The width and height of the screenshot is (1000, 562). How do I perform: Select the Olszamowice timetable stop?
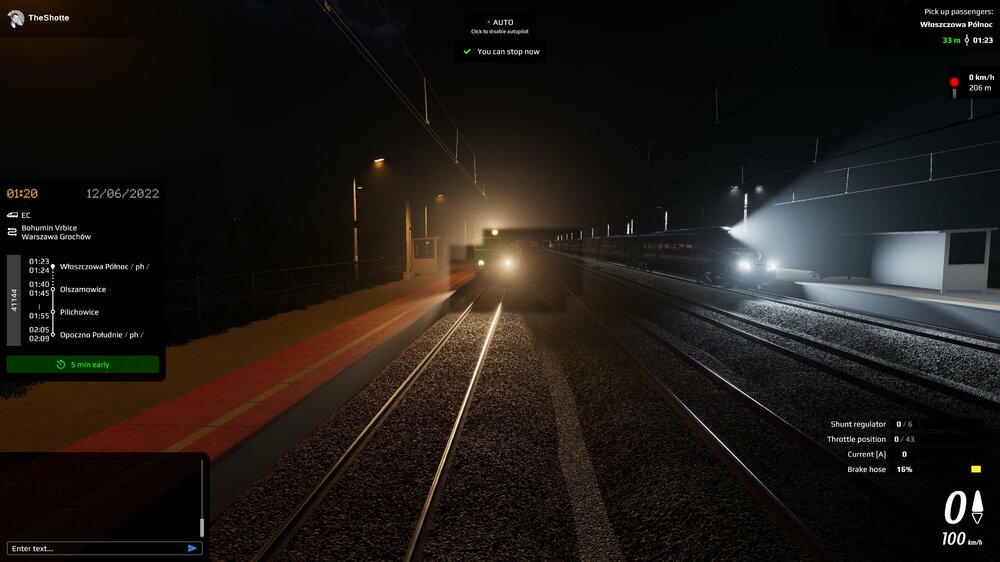(83, 289)
